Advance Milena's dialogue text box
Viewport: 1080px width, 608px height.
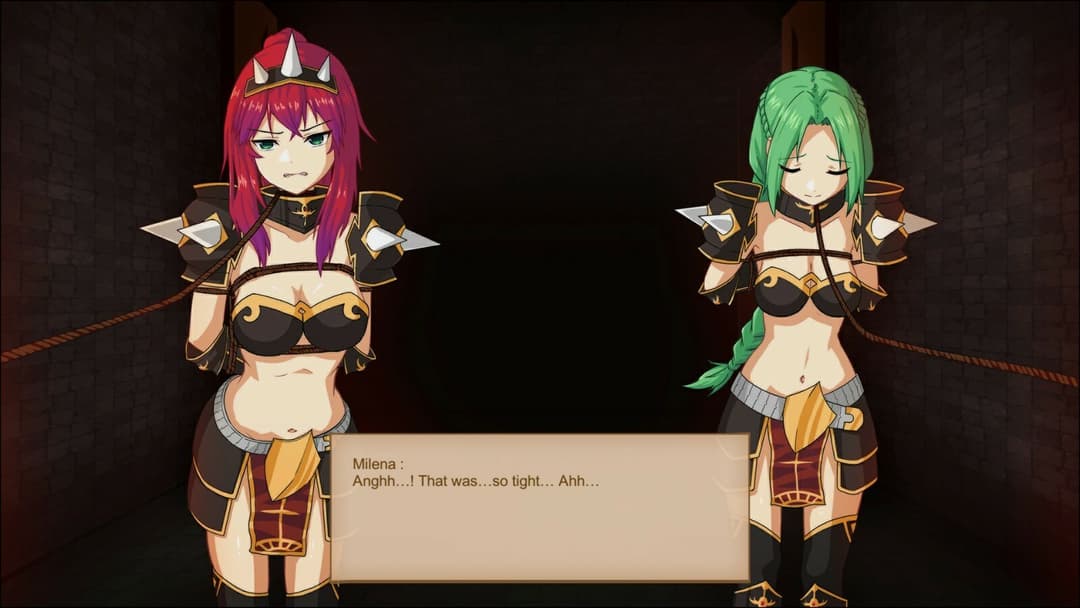click(x=540, y=507)
